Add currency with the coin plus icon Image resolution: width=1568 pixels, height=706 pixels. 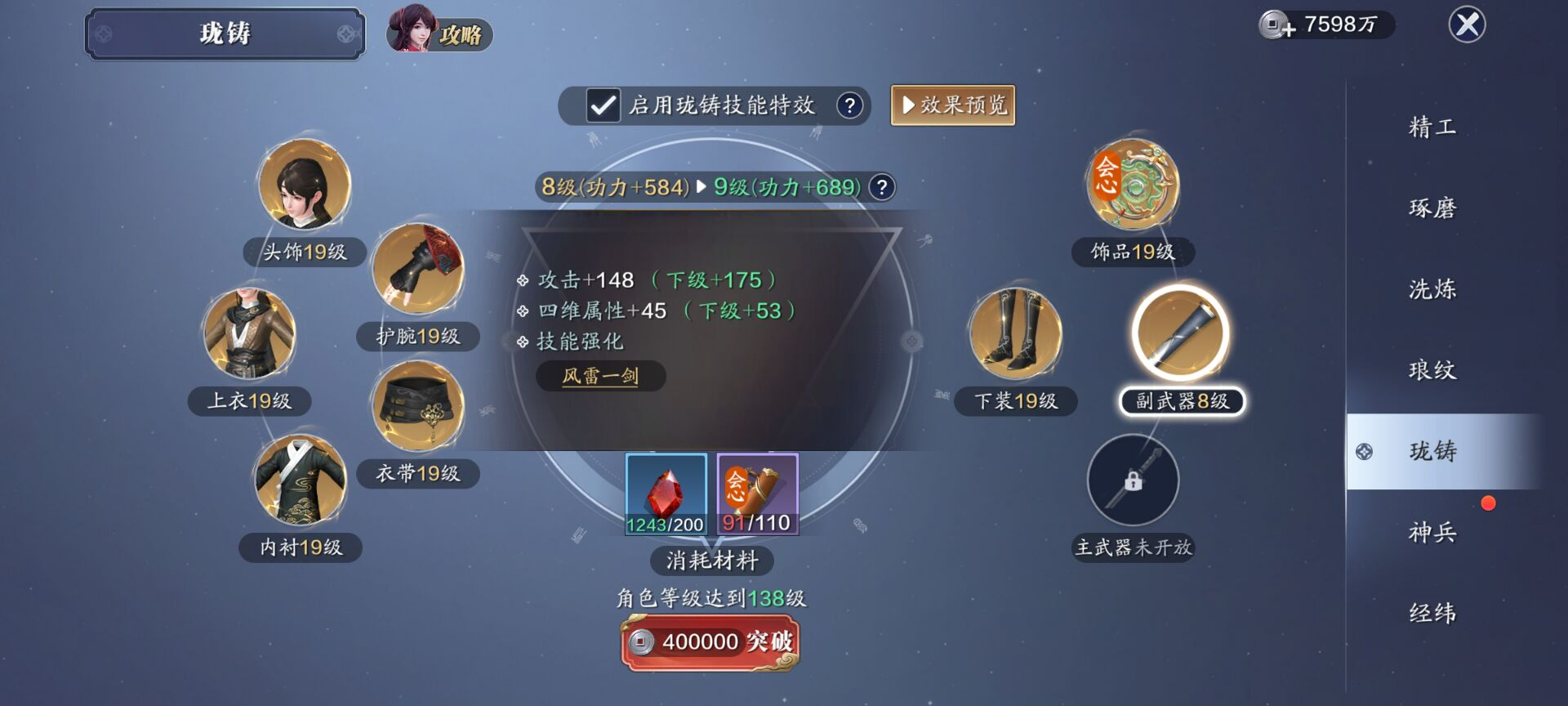(x=1276, y=25)
